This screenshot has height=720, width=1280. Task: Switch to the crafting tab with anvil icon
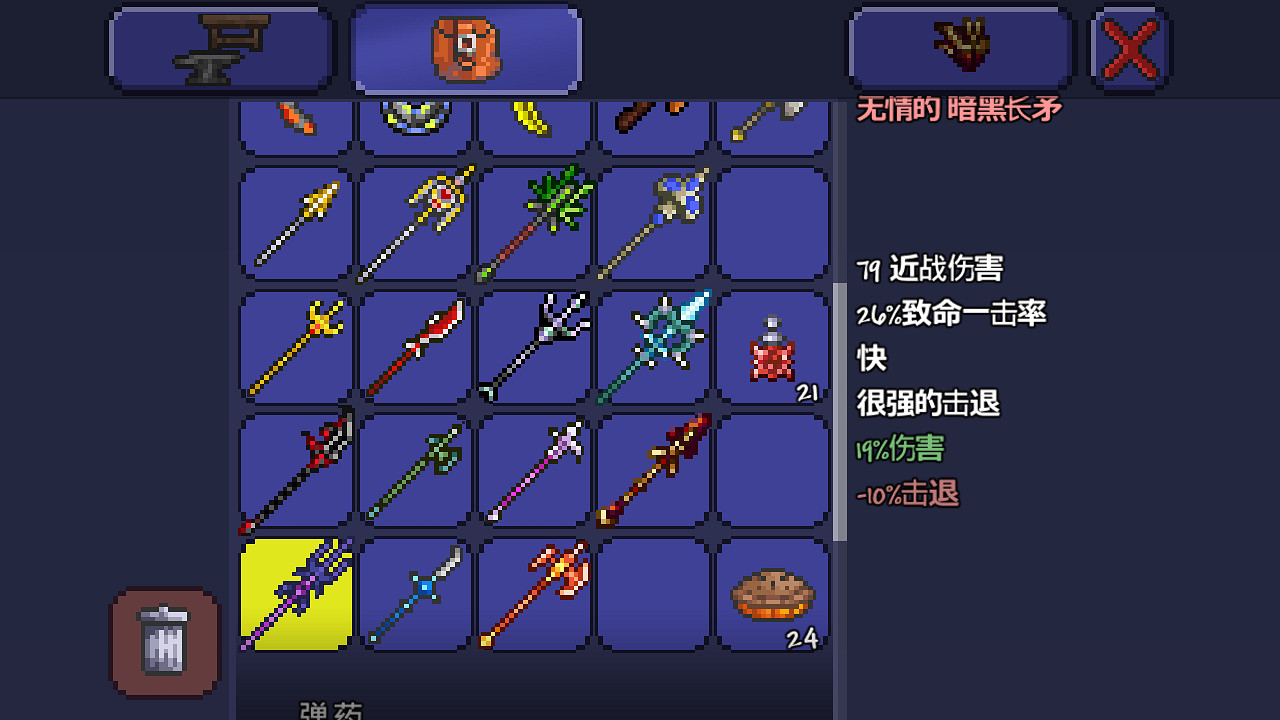(220, 46)
